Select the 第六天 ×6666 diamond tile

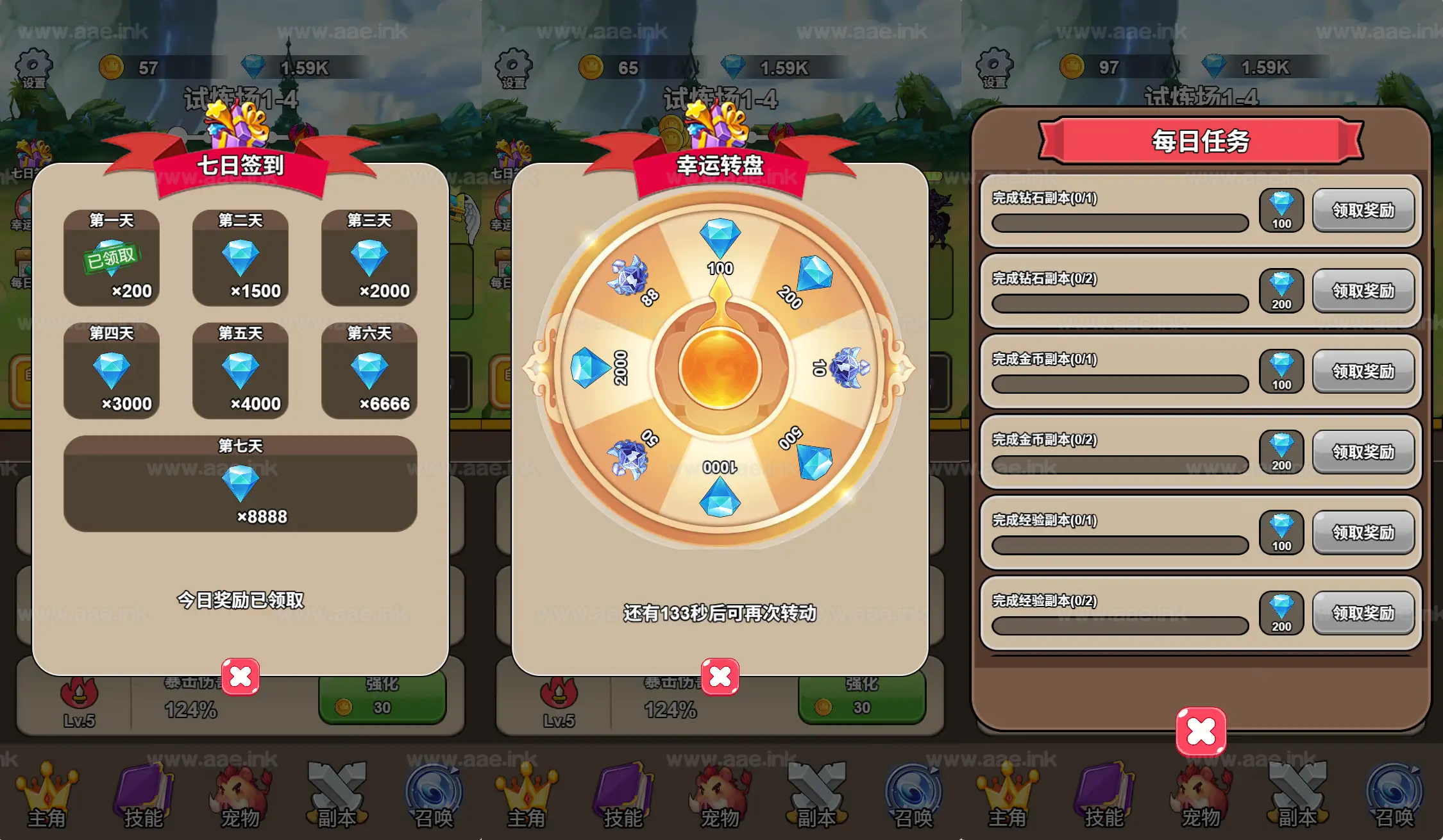click(x=369, y=371)
